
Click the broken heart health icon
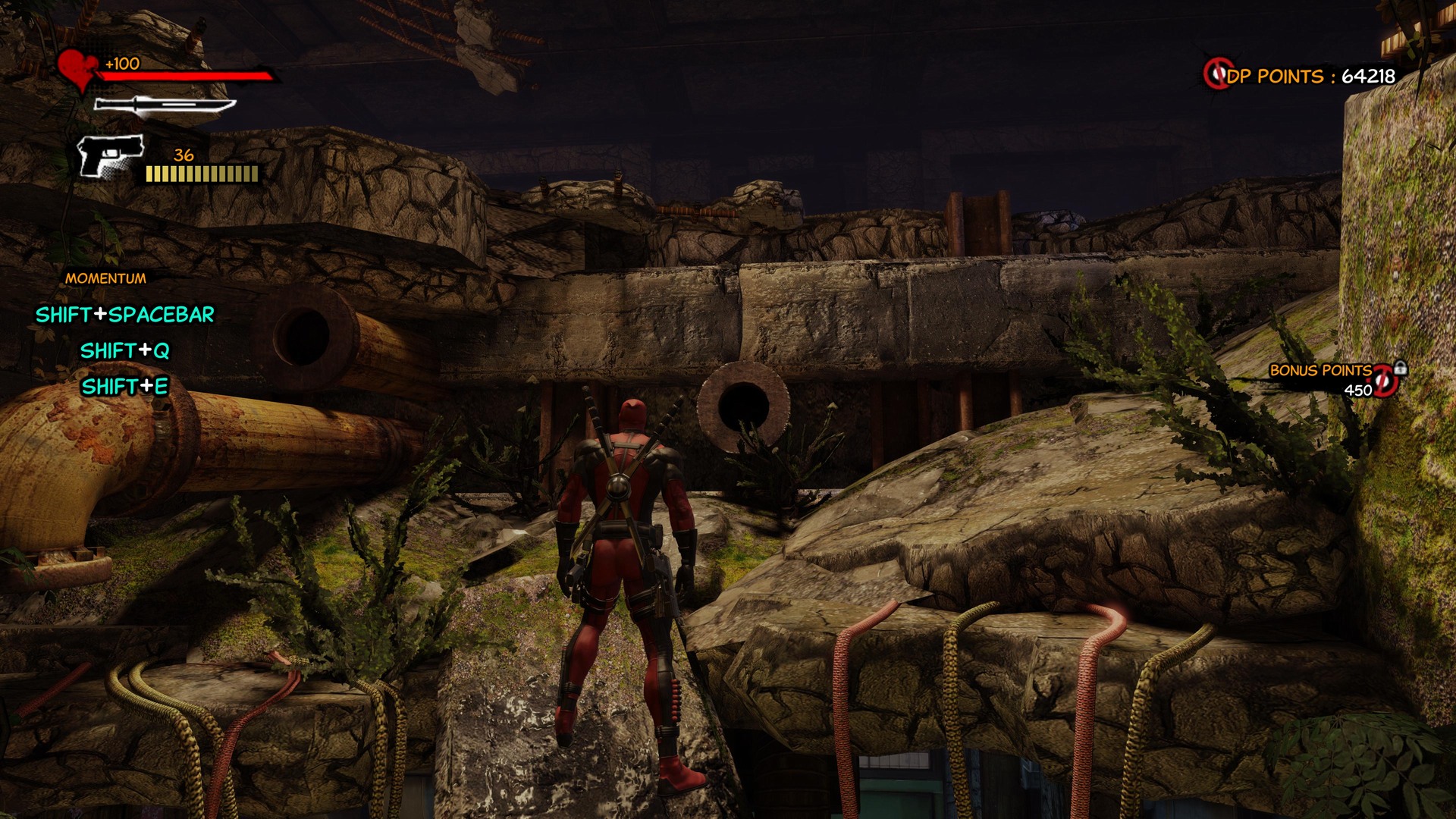click(x=78, y=69)
